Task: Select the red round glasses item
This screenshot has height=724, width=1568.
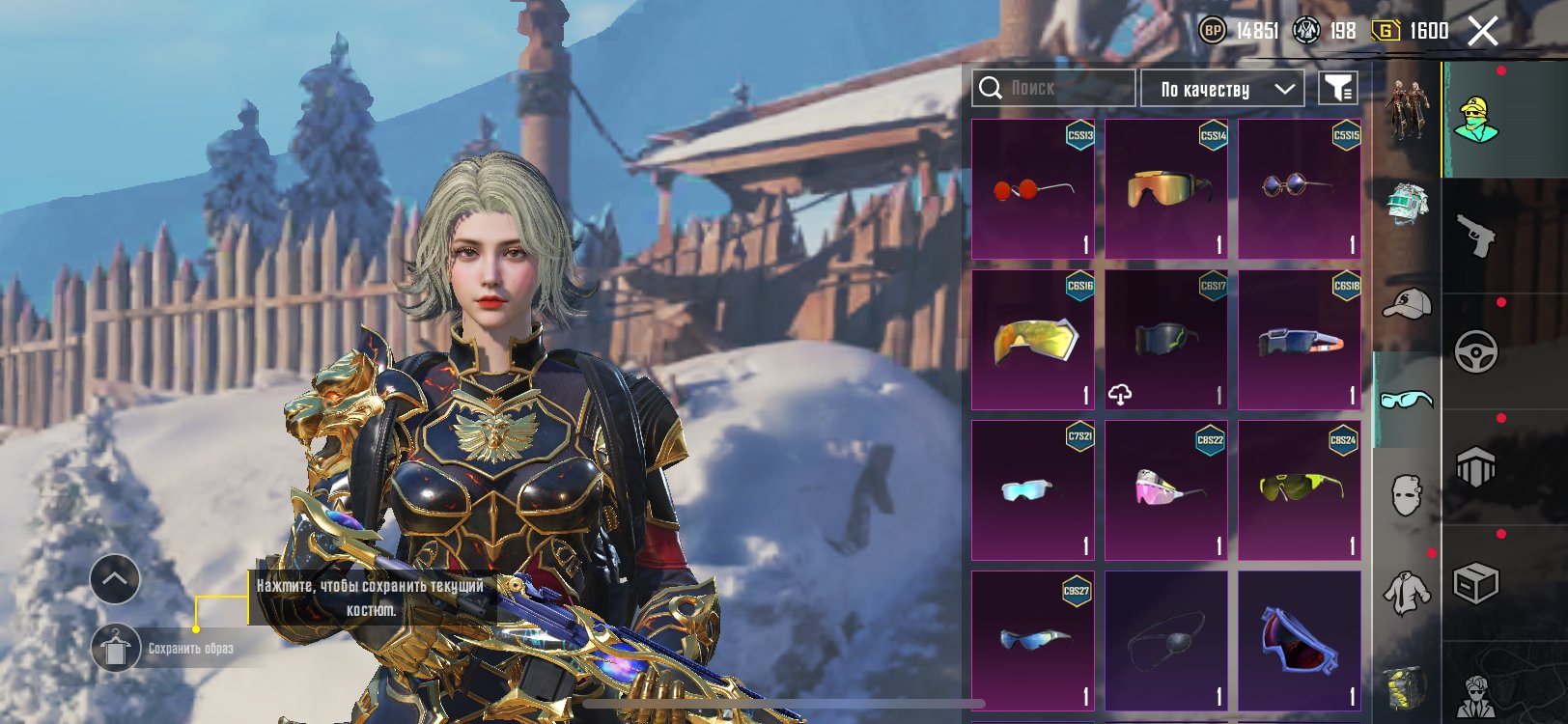Action: [x=1033, y=189]
